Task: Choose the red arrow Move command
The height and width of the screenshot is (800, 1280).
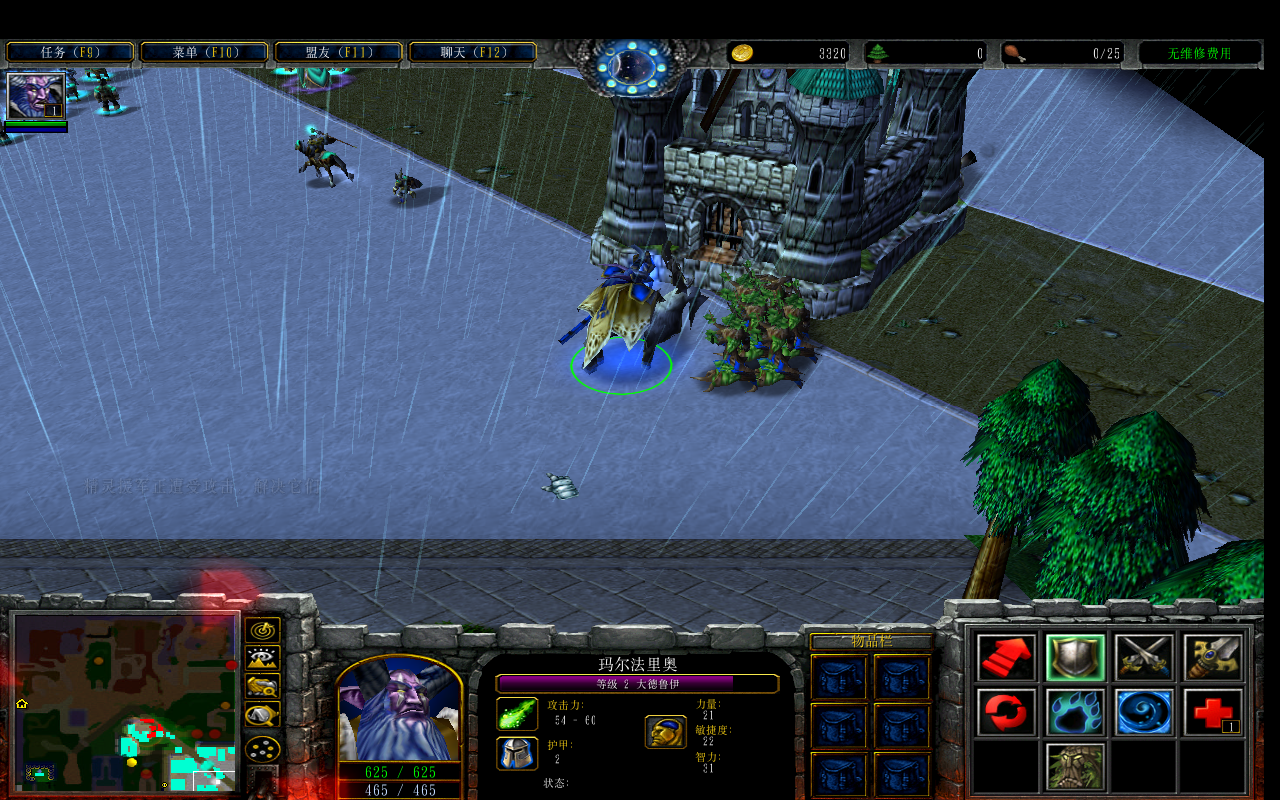Action: tap(1007, 657)
